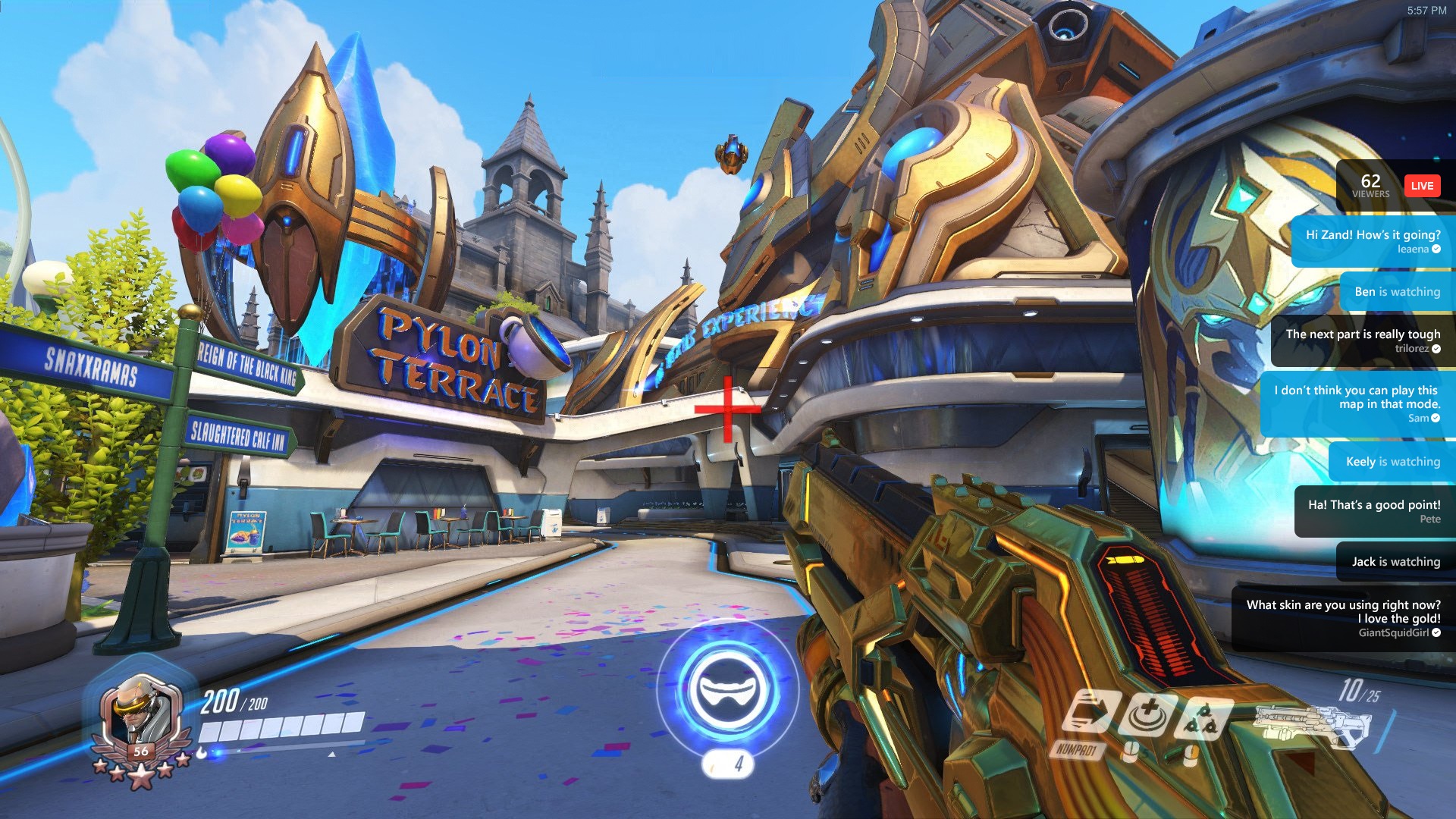Click Pete's "Ha! That's a good point!" message
Viewport: 1456px width, 819px height.
(x=1374, y=511)
